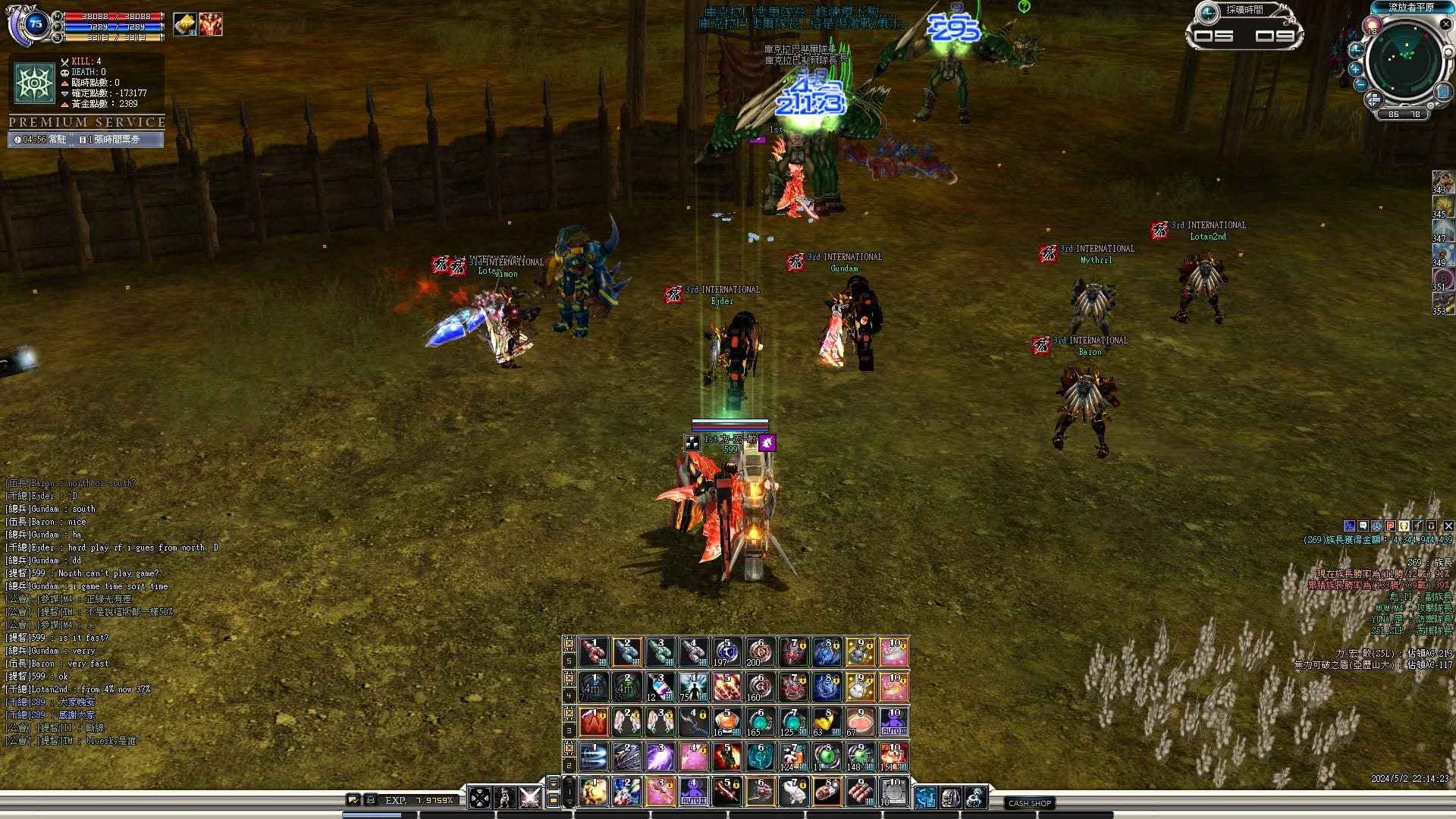Open the Cash Shop
1456x819 pixels.
(x=1029, y=803)
